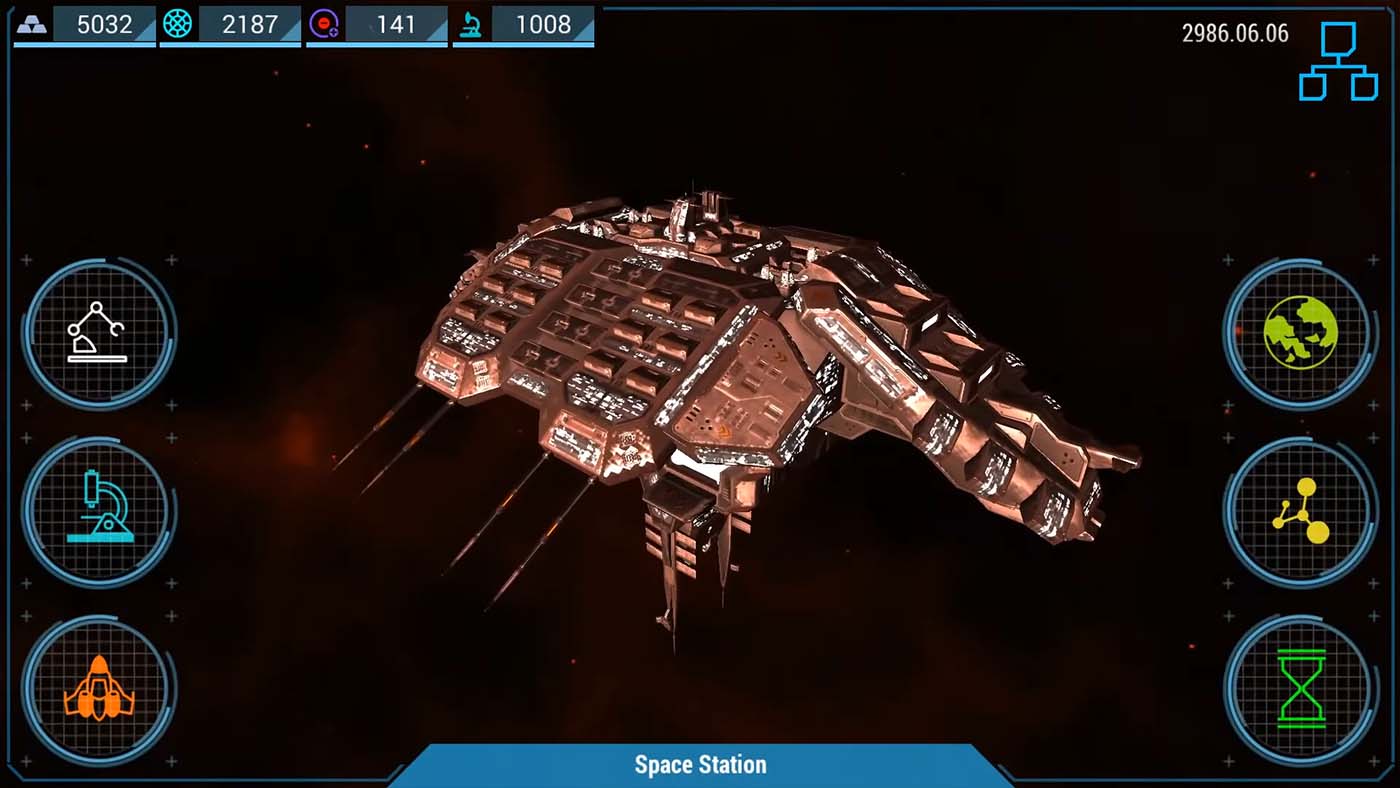This screenshot has height=788, width=1400.
Task: Click the metal ingots resource icon
Action: tap(34, 23)
